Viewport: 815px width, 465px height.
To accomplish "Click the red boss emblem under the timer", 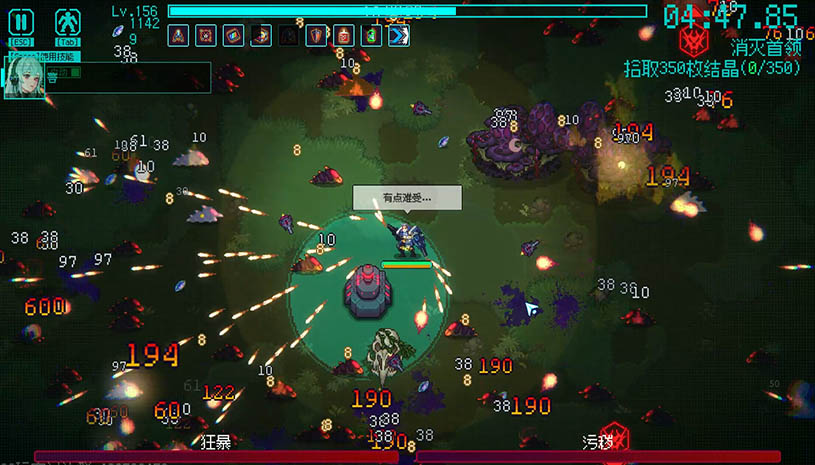I will click(x=692, y=42).
